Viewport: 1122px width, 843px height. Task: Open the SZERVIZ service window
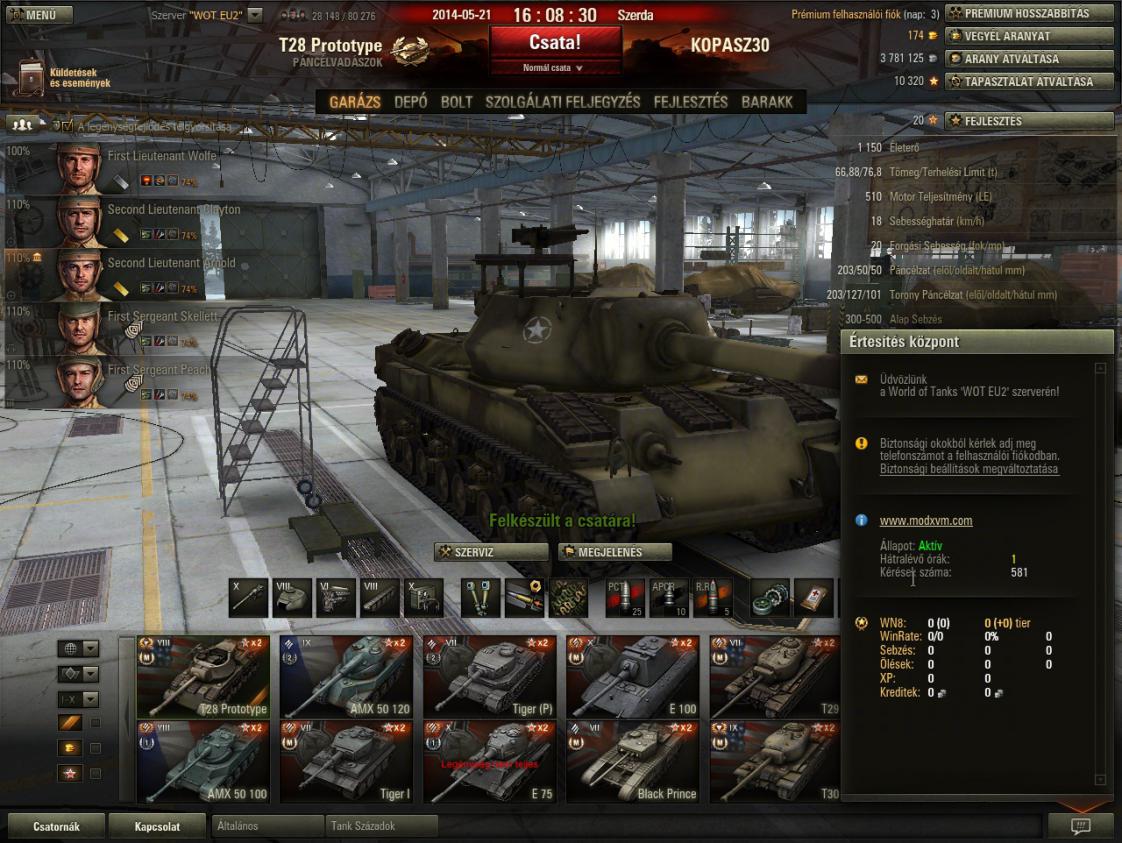click(491, 552)
